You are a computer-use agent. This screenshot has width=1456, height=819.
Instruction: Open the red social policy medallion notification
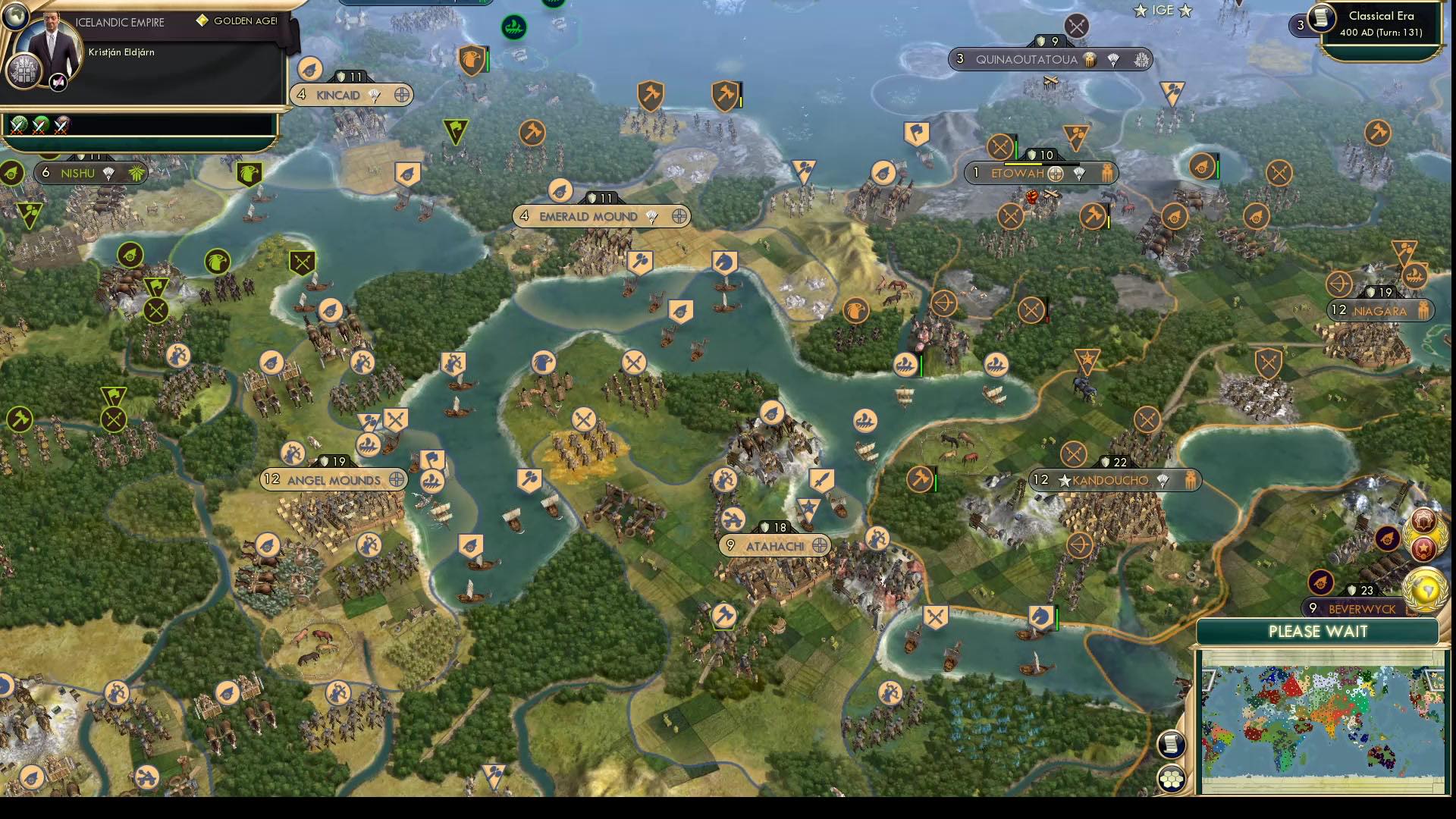(1422, 549)
